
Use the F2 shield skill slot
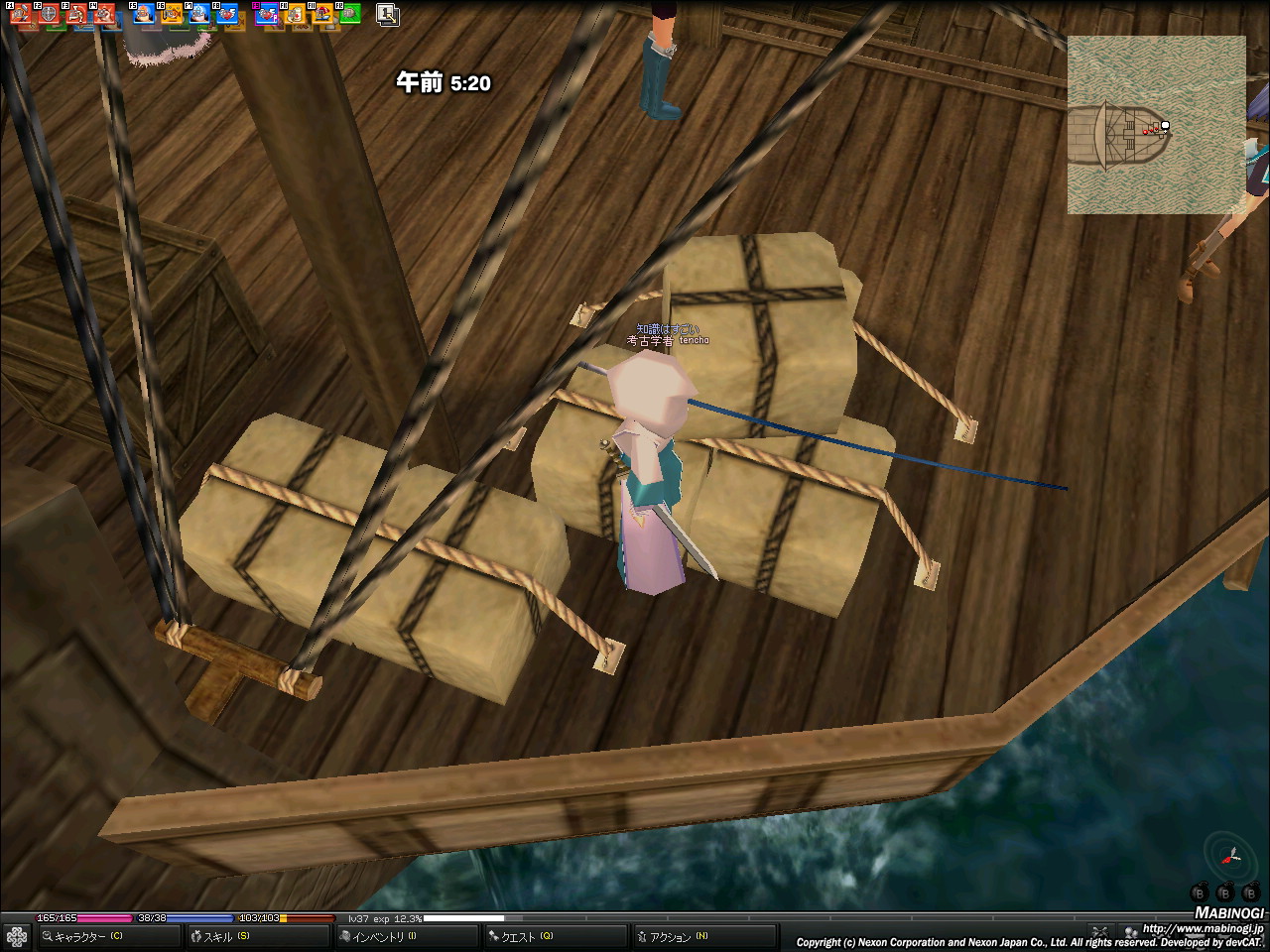(48, 14)
